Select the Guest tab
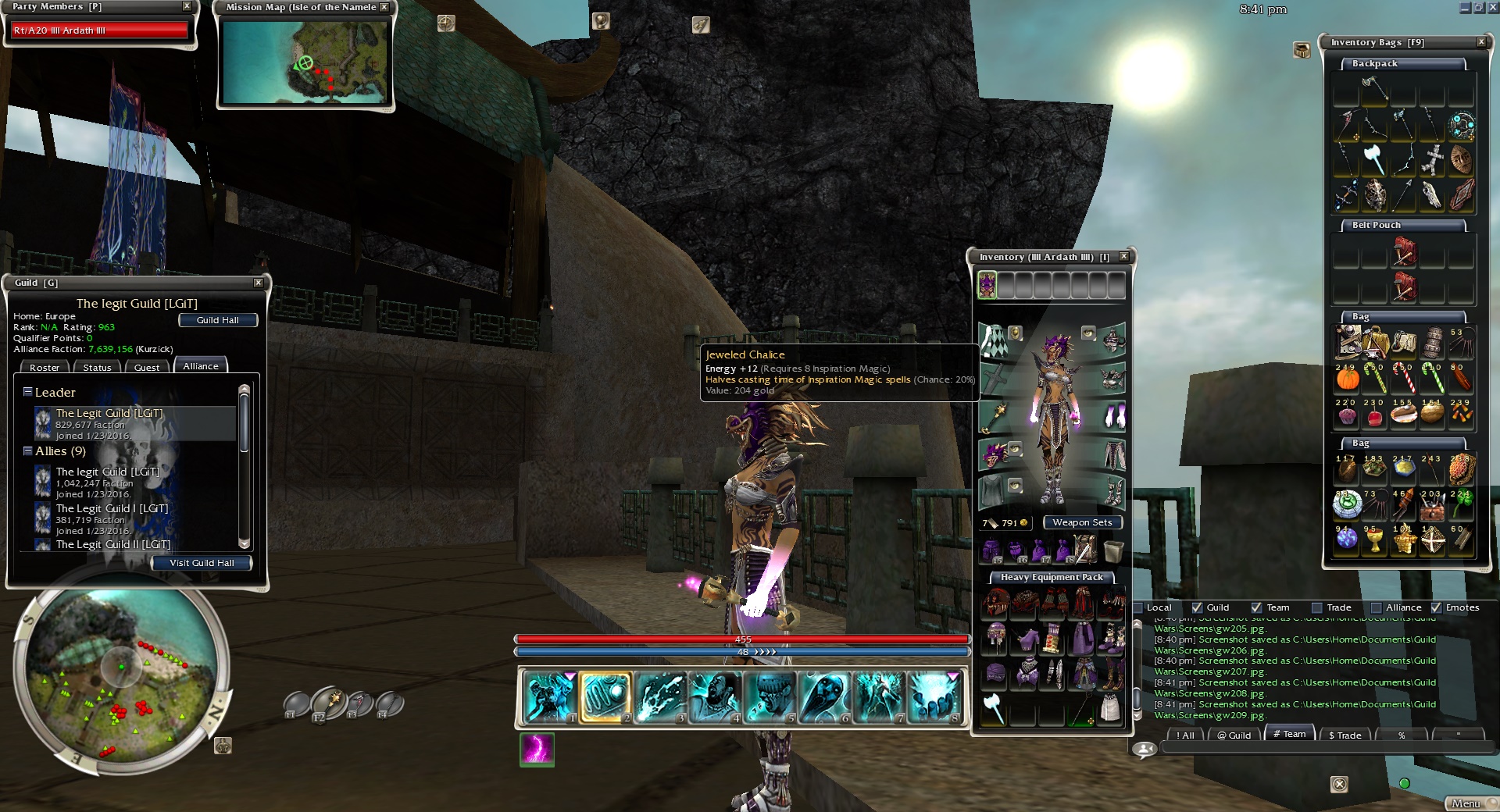Image resolution: width=1500 pixels, height=812 pixels. (x=146, y=367)
